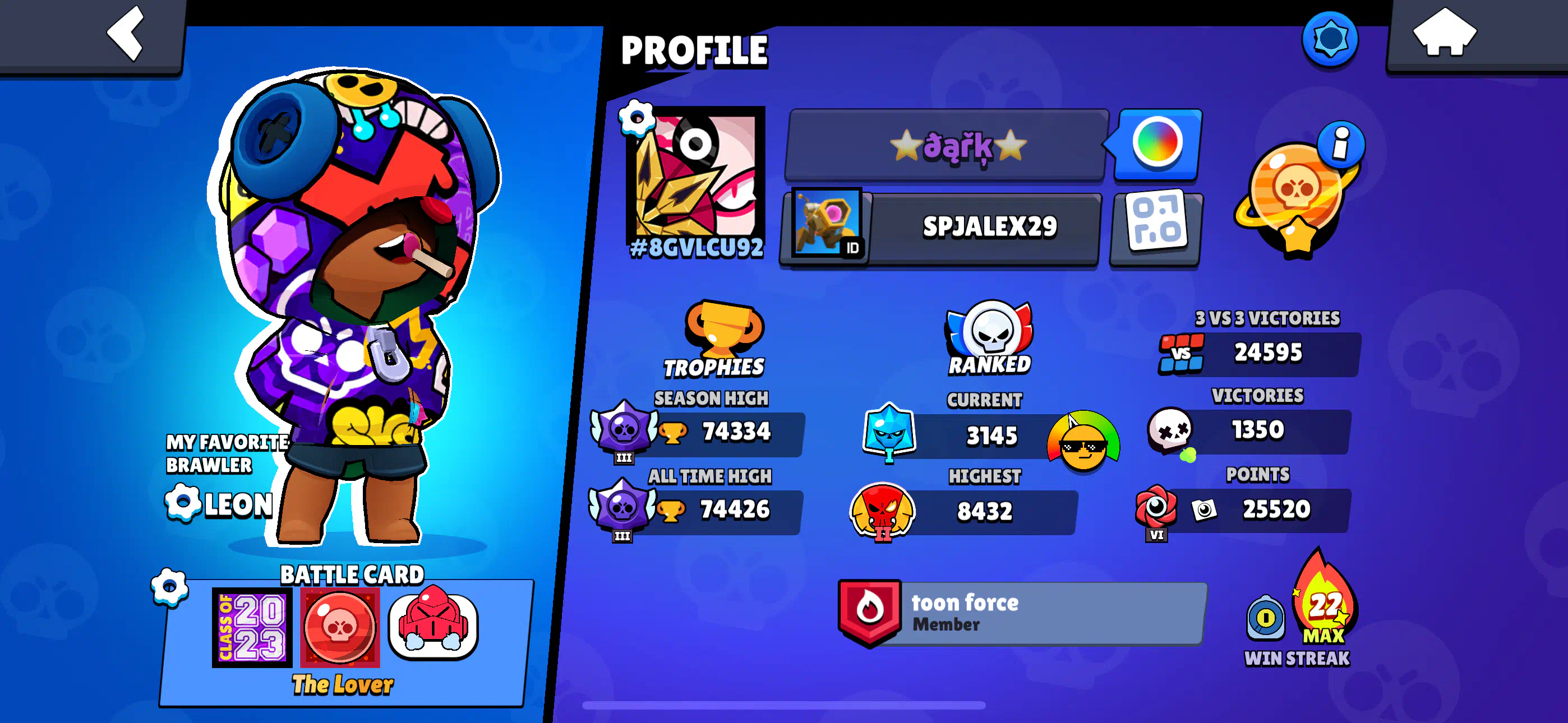
Task: Open the Ranked skull emblem
Action: point(990,332)
